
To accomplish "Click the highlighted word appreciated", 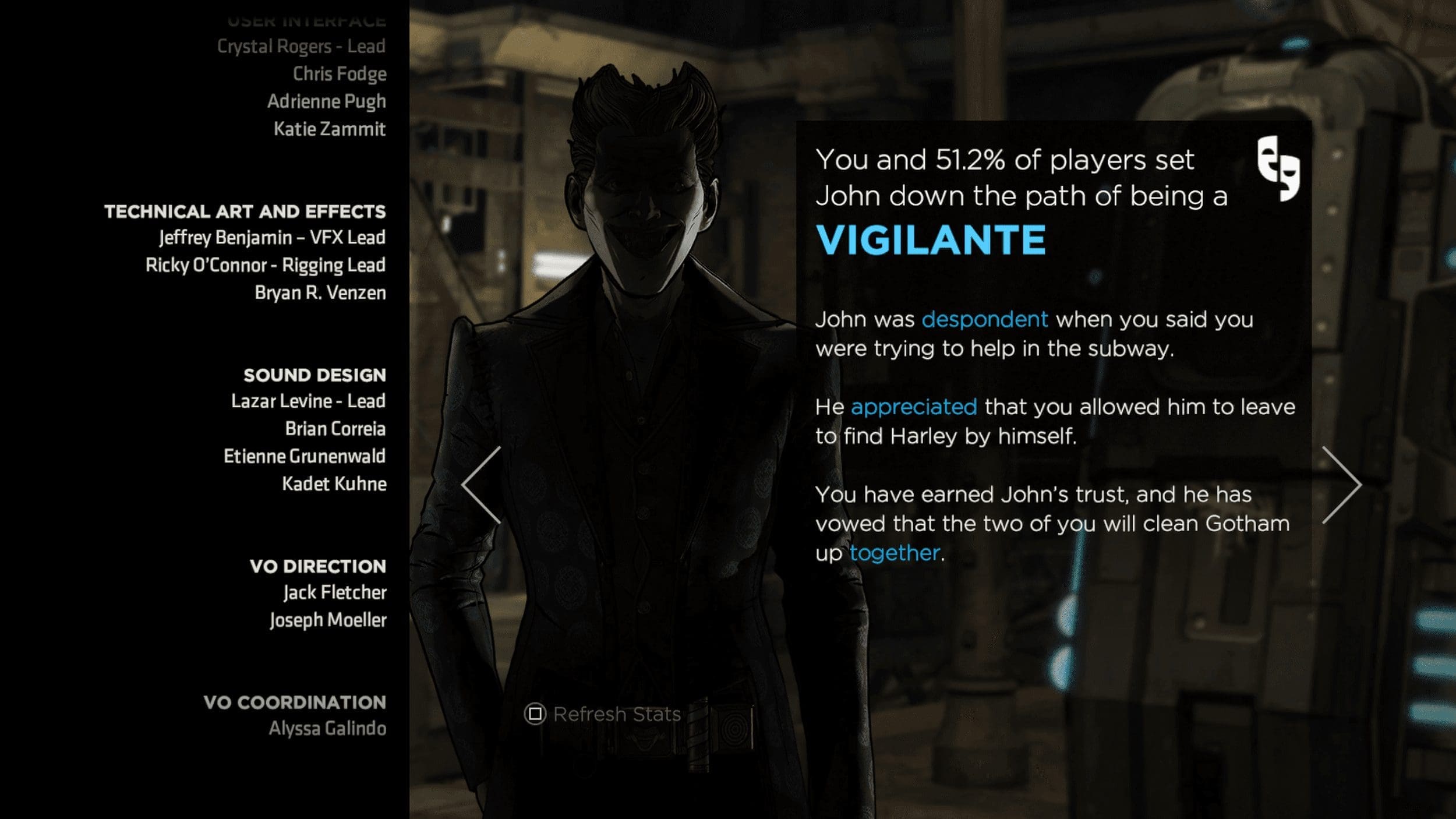I will [x=914, y=408].
